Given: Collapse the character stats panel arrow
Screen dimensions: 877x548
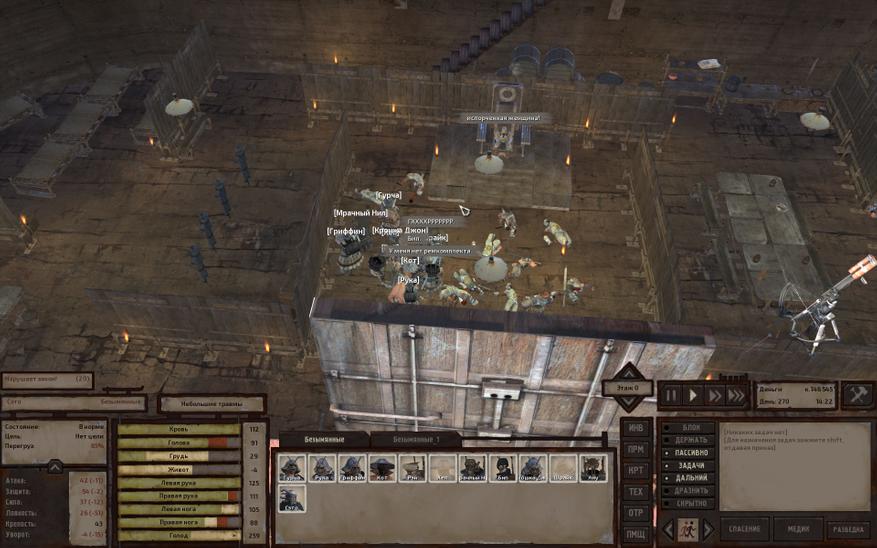Looking at the screenshot, I should pyautogui.click(x=54, y=465).
